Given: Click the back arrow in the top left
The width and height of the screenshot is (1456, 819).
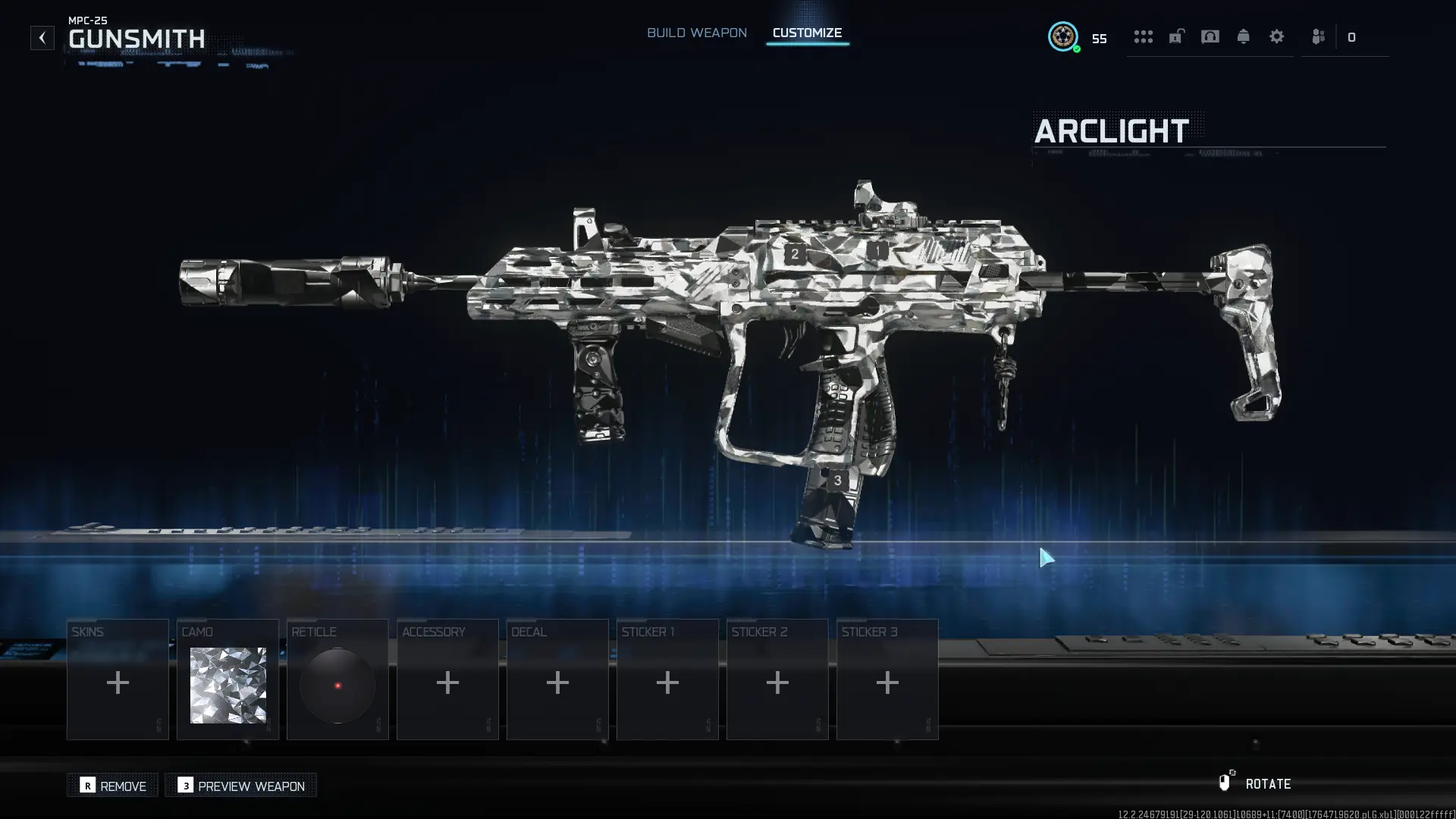Looking at the screenshot, I should click(42, 36).
